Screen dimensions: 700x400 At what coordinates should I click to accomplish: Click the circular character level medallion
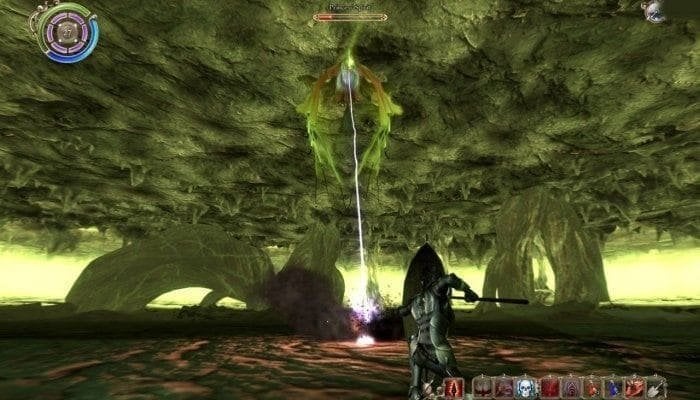point(67,31)
